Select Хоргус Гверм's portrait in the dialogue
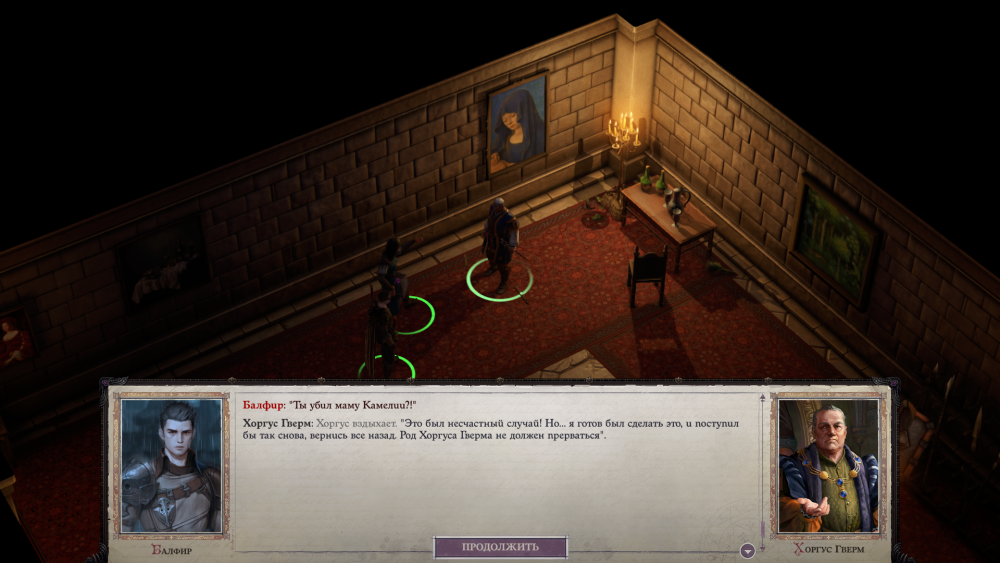 pos(827,465)
